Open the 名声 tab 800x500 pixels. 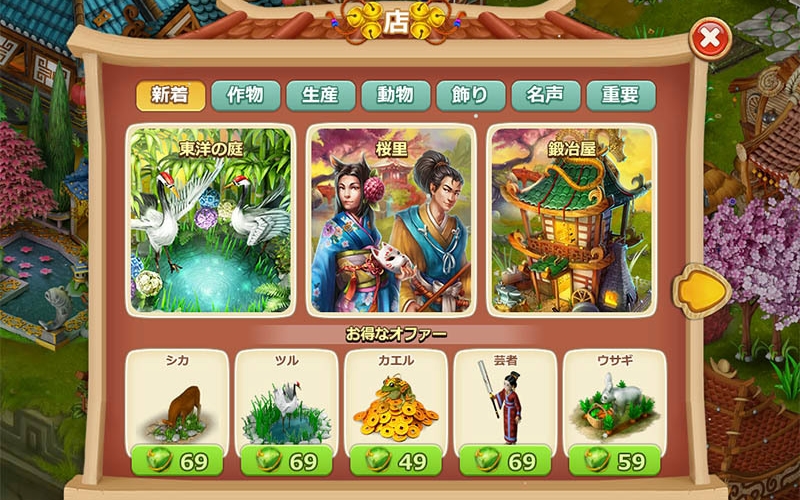click(546, 95)
